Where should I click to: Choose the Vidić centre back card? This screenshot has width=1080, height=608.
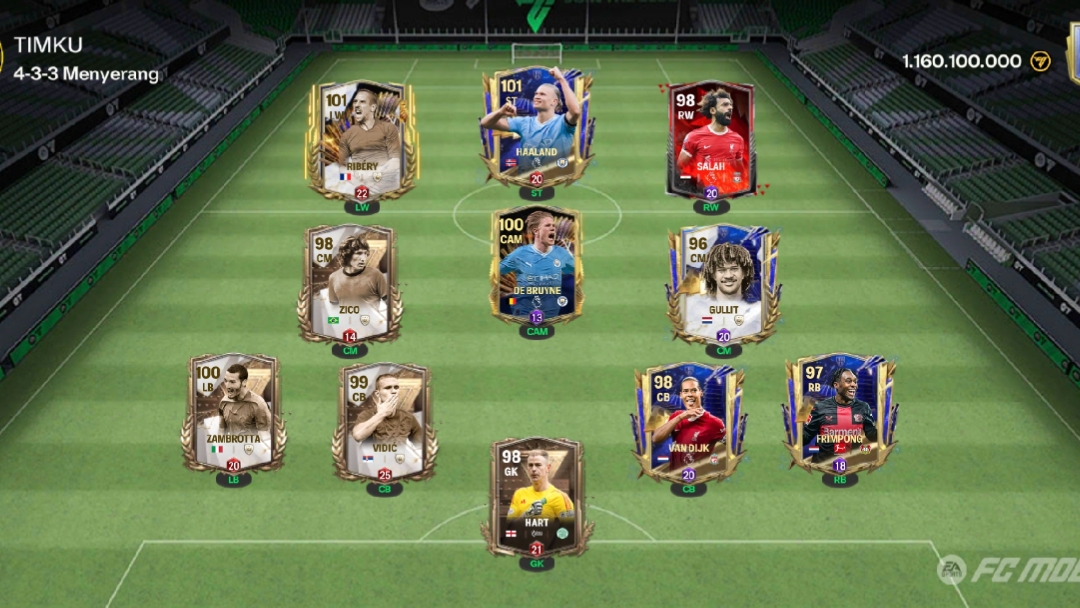coord(385,421)
